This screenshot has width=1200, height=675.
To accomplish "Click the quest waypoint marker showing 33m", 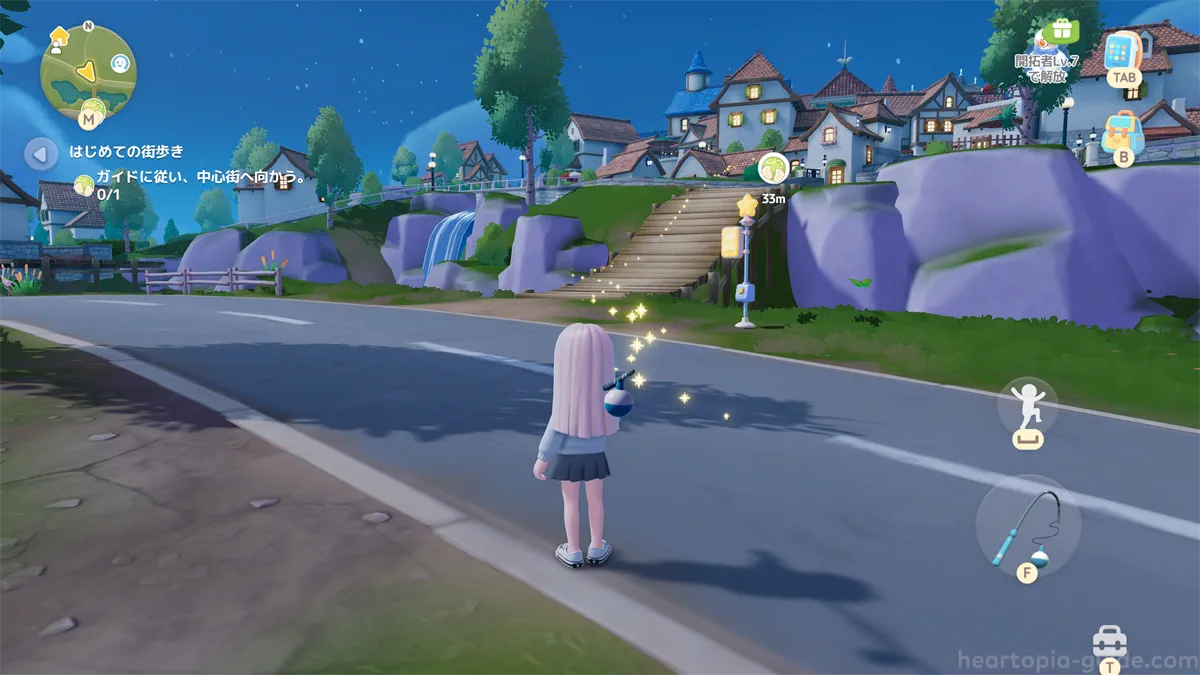I will pyautogui.click(x=772, y=168).
